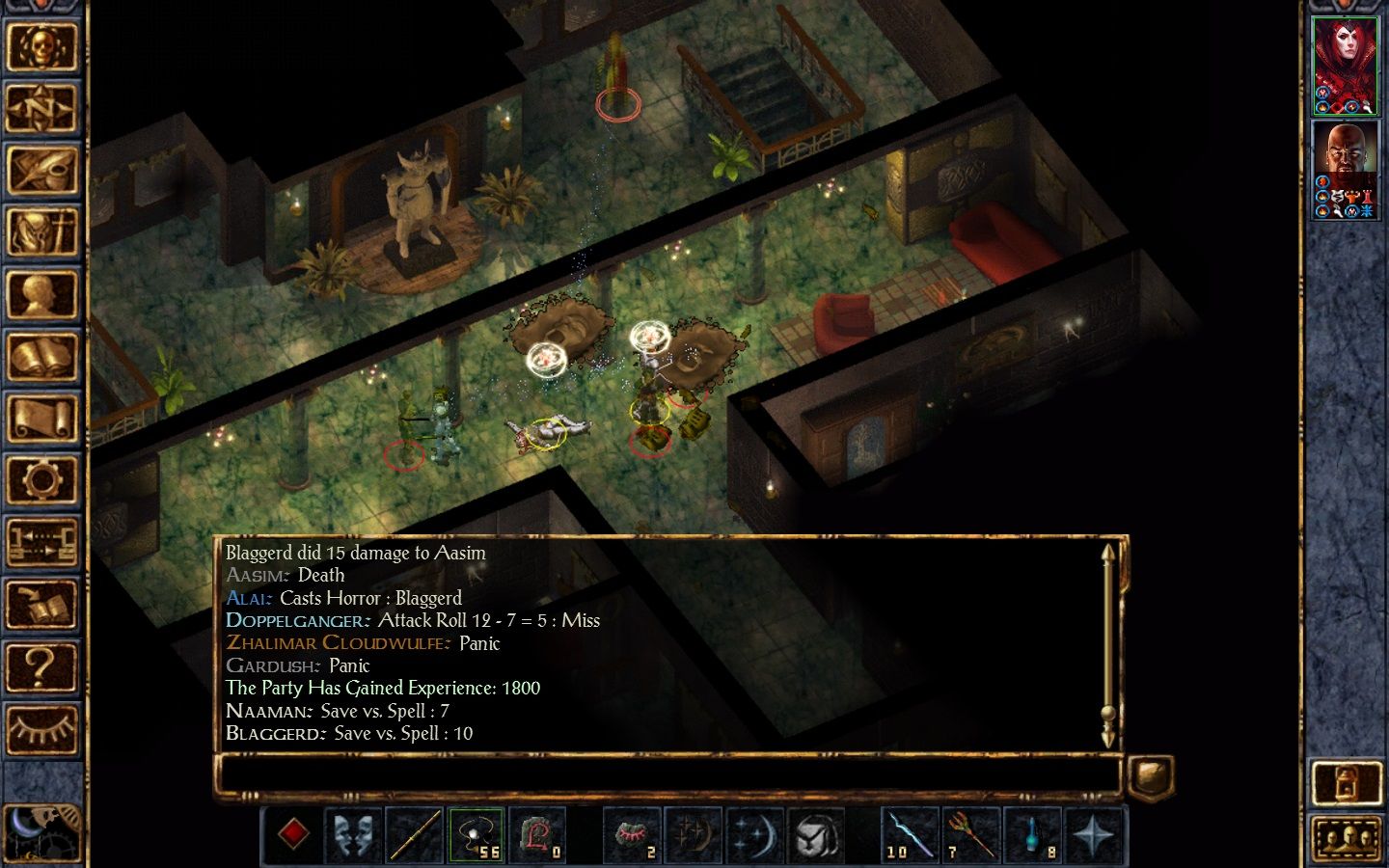
Task: Open the priest scroll screen
Action: 41,419
